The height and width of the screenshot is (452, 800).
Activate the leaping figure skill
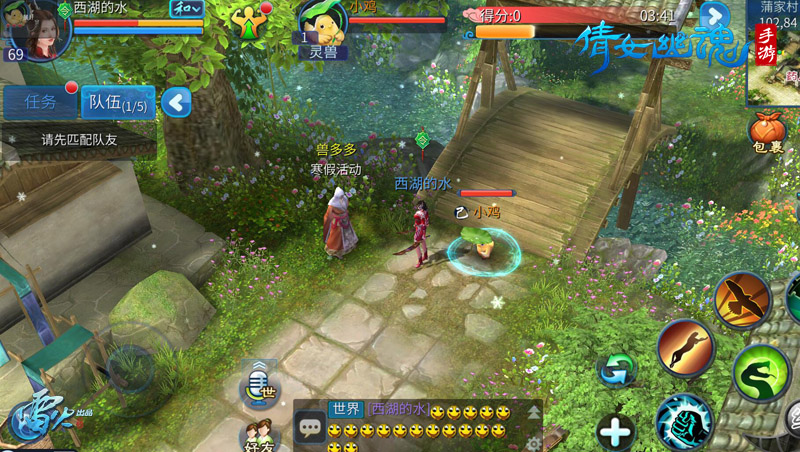pyautogui.click(x=686, y=347)
